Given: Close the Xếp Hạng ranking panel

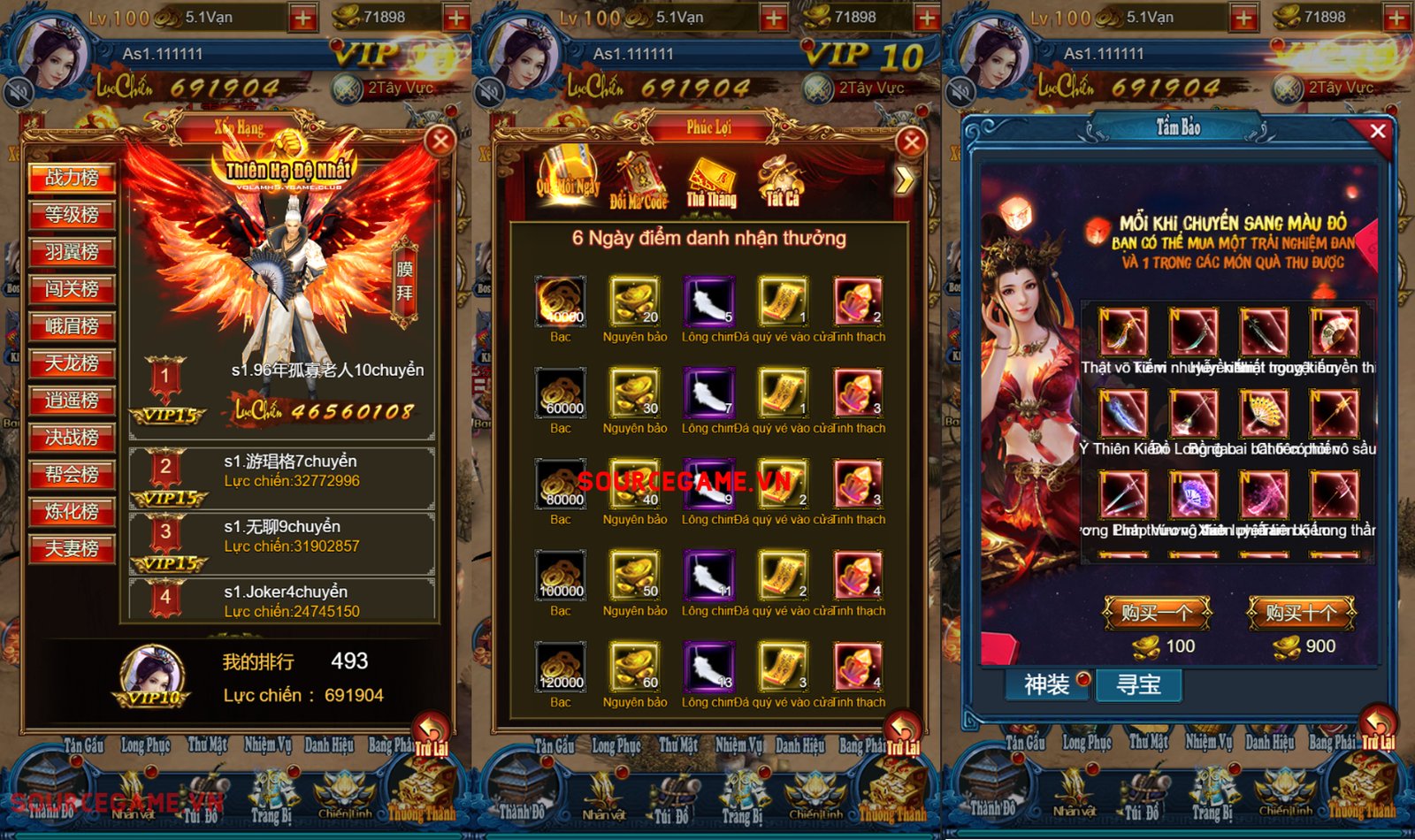Looking at the screenshot, I should (x=440, y=141).
